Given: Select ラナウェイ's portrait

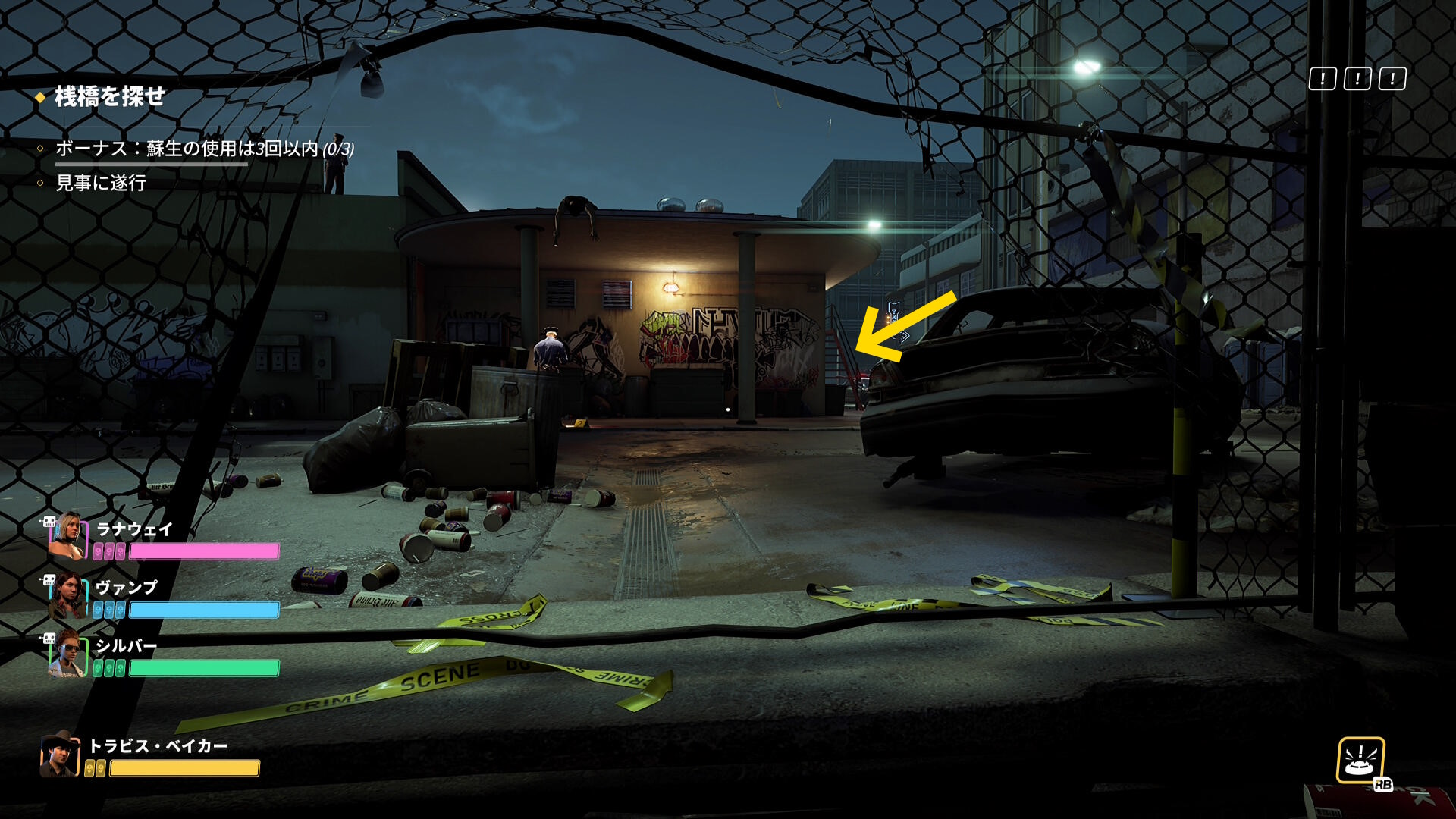Looking at the screenshot, I should pos(67,536).
